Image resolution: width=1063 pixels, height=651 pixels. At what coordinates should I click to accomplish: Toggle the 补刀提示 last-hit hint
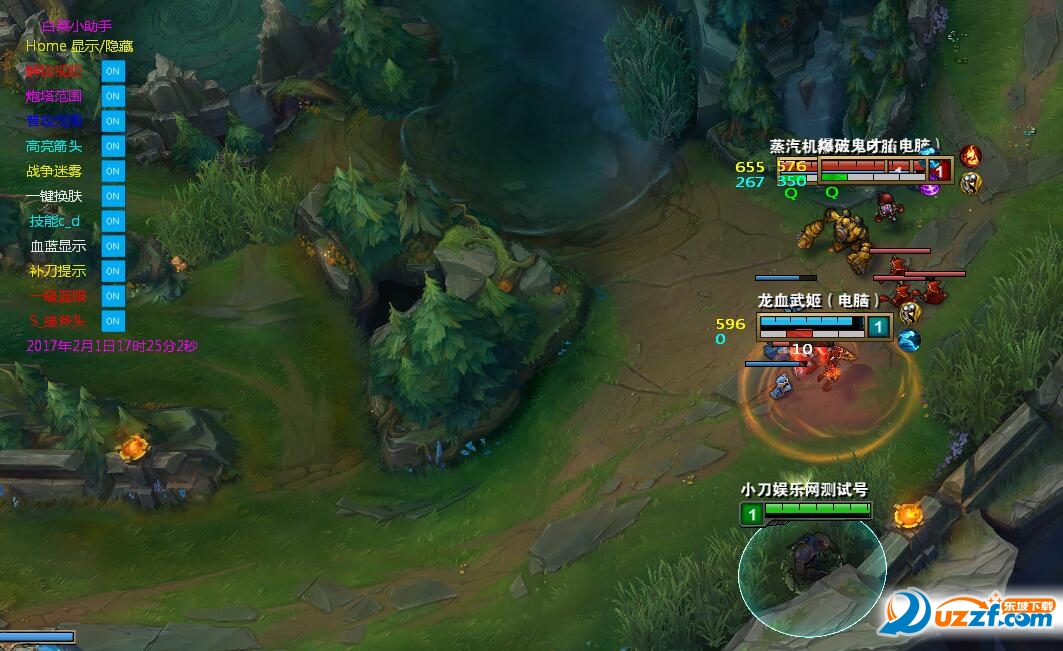(113, 272)
